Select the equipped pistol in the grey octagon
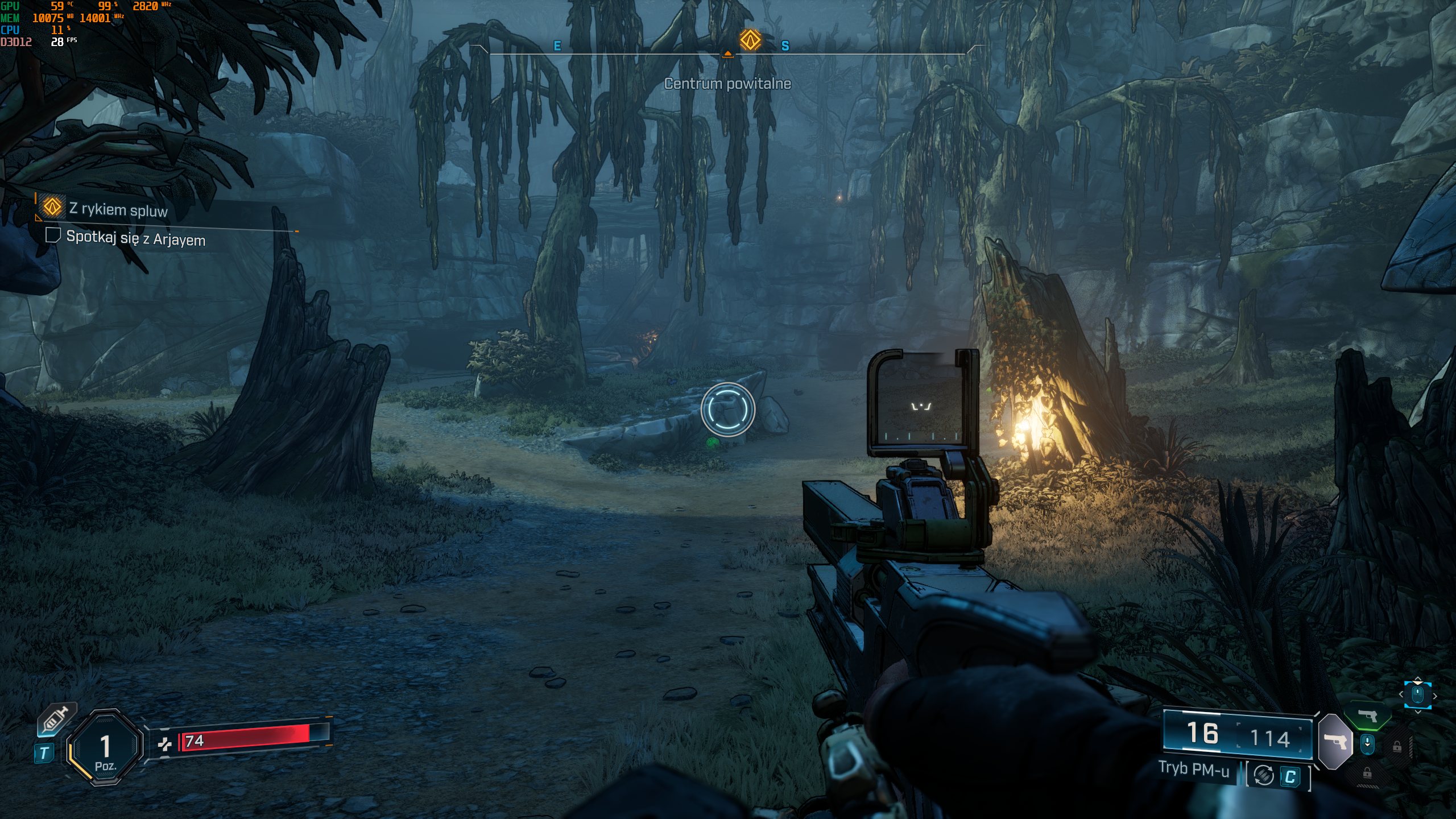Viewport: 1456px width, 819px height. (1335, 741)
